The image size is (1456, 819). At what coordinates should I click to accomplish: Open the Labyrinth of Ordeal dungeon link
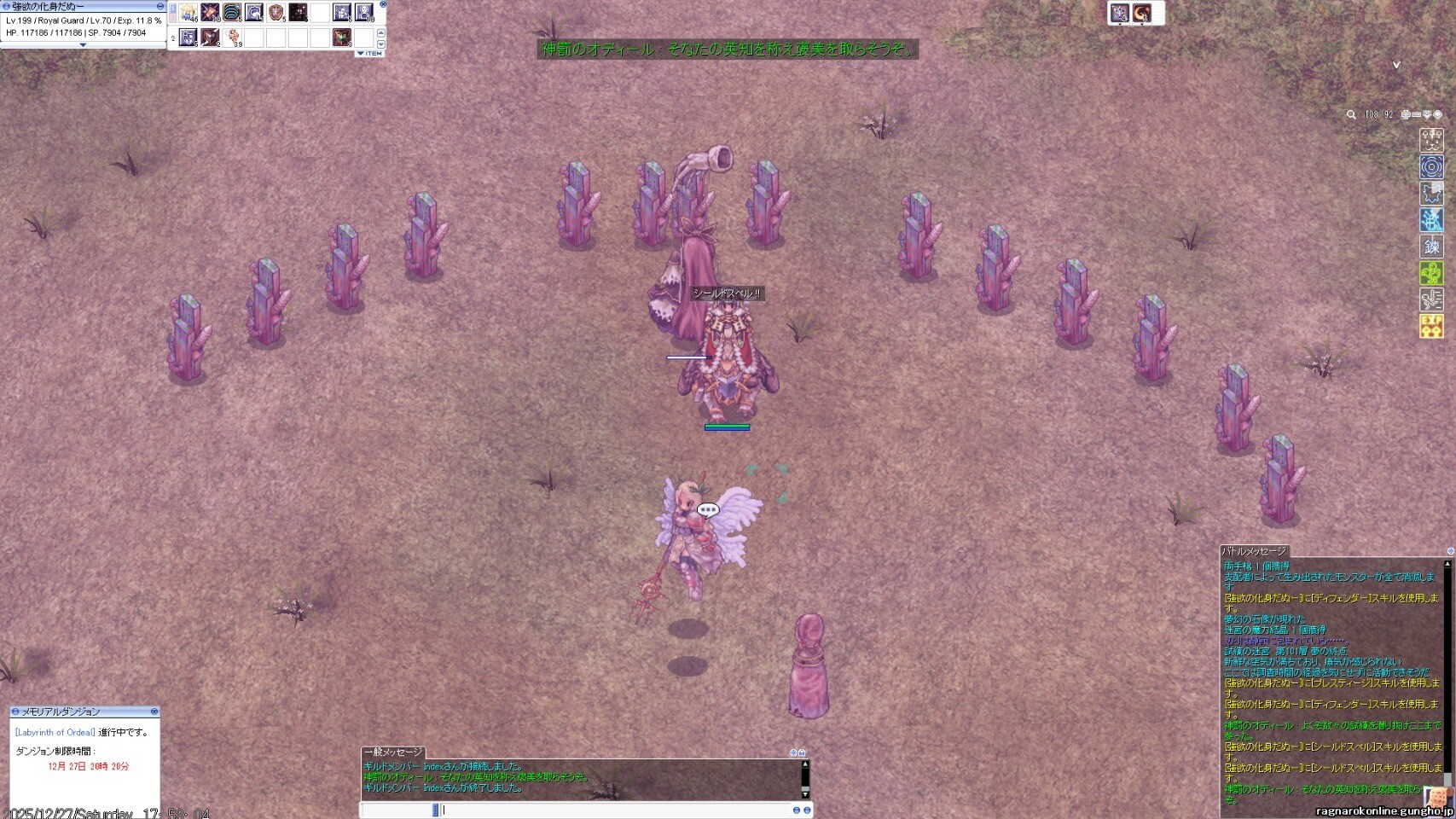(x=55, y=732)
